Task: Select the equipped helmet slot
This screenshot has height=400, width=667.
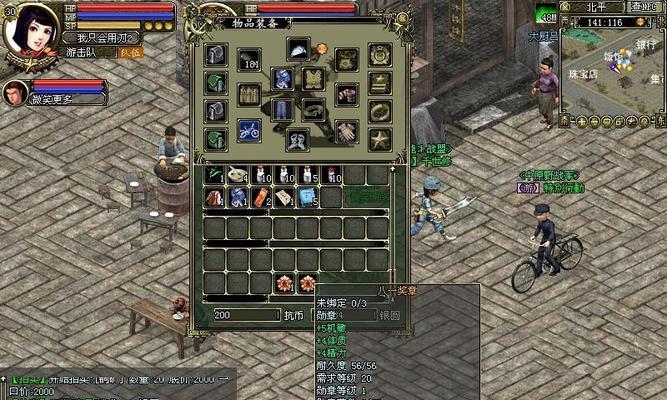Action: pyautogui.click(x=298, y=48)
